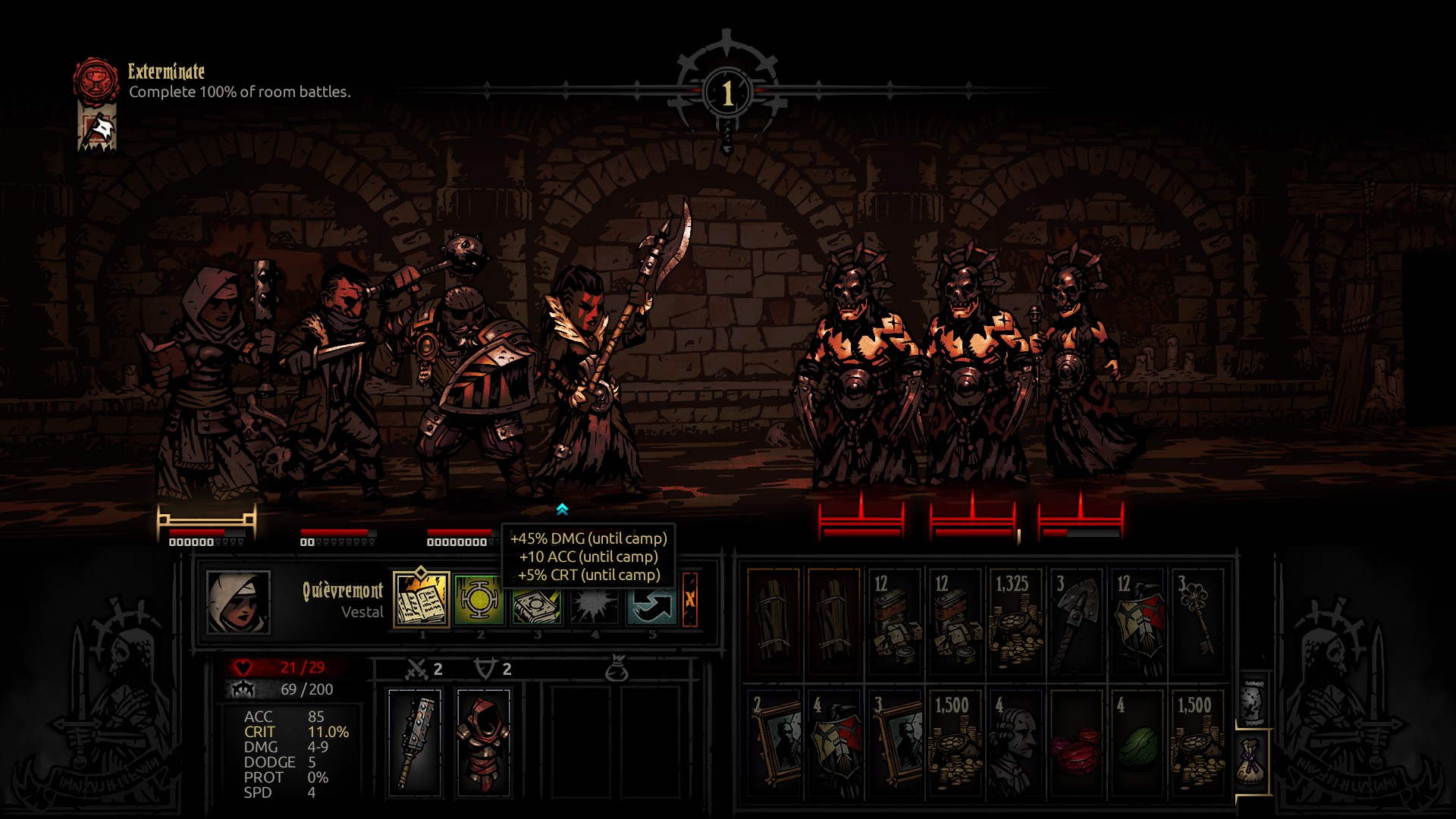Select the portrait painting stack of 2

point(773,742)
